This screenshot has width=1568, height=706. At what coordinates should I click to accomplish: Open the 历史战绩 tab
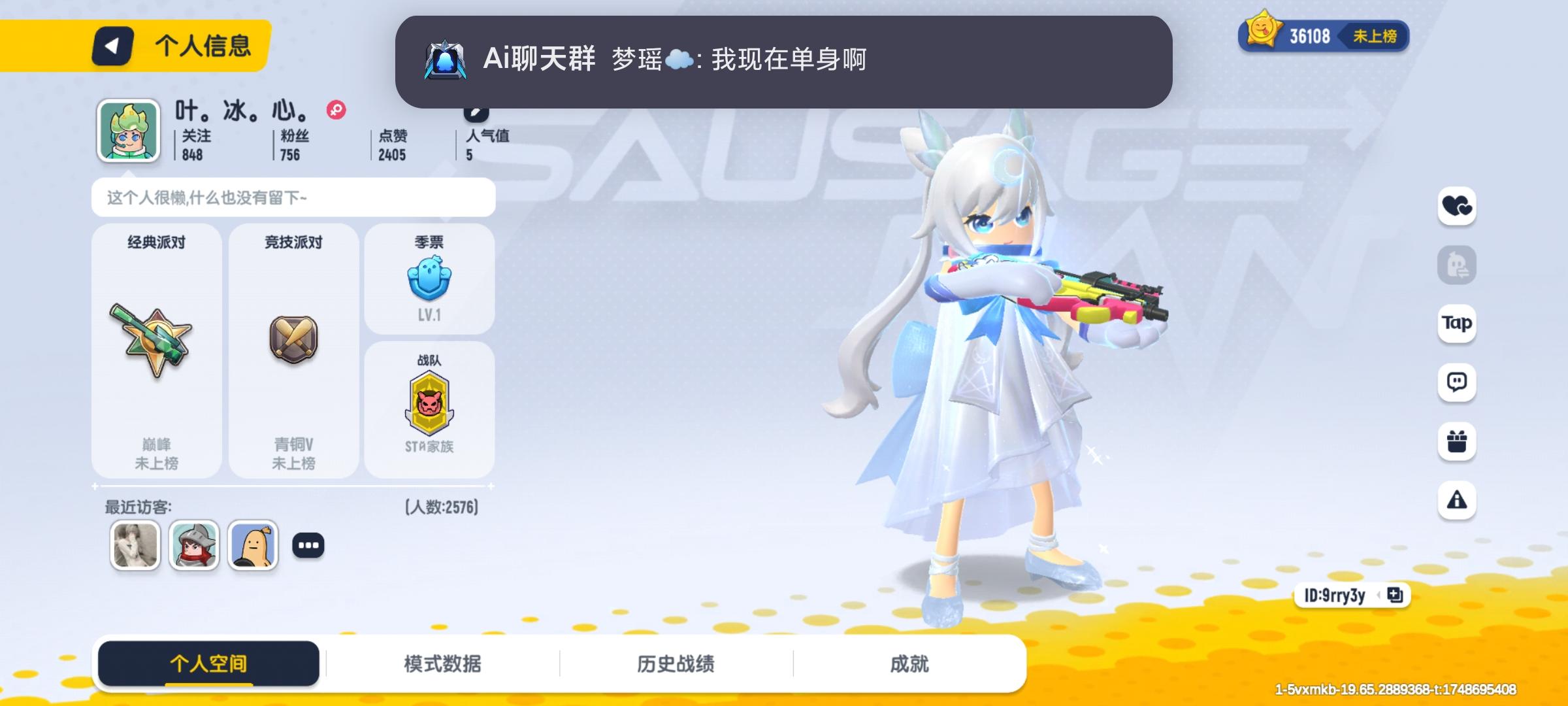676,662
